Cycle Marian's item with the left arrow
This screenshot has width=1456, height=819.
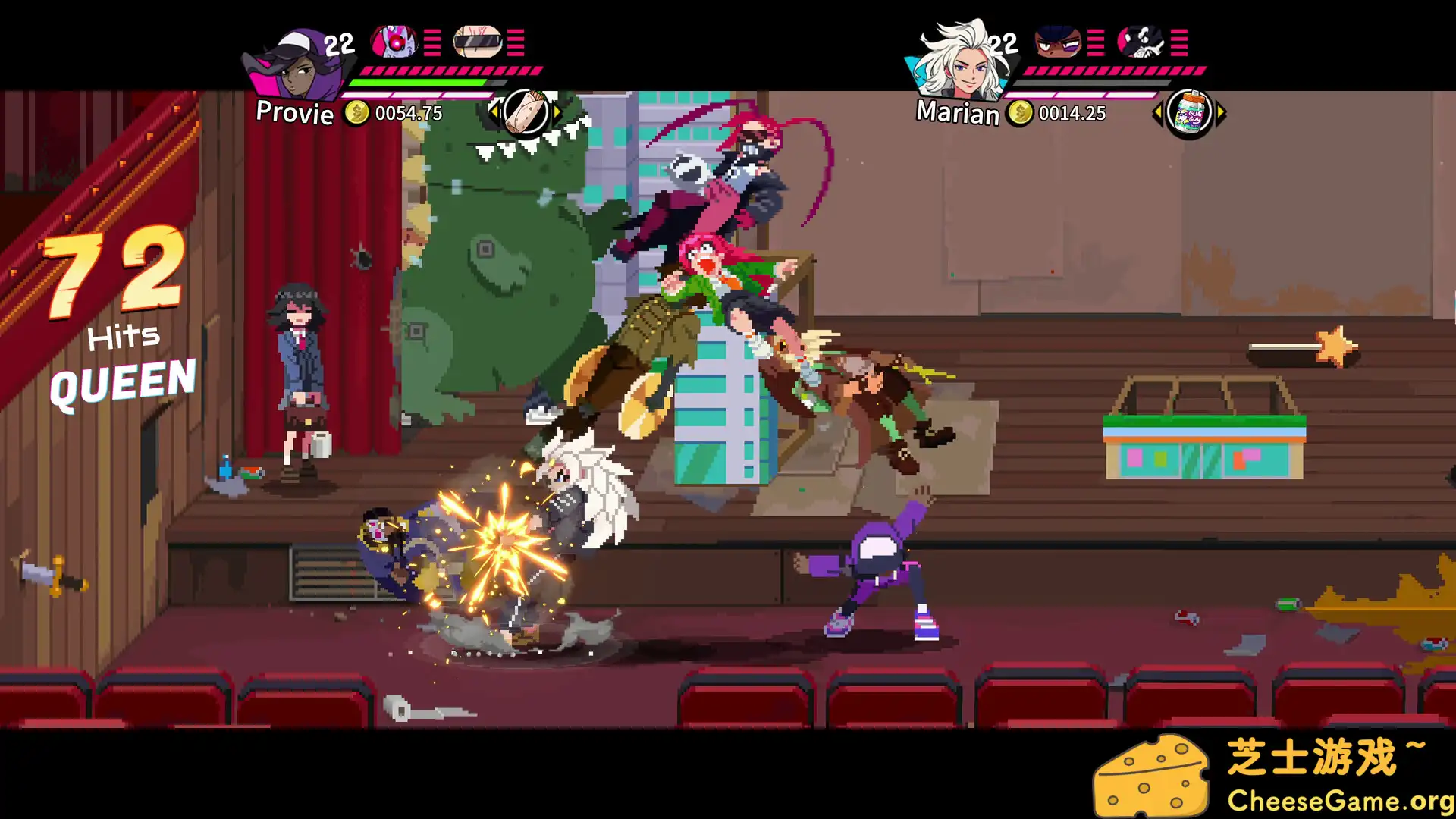pos(1157,114)
